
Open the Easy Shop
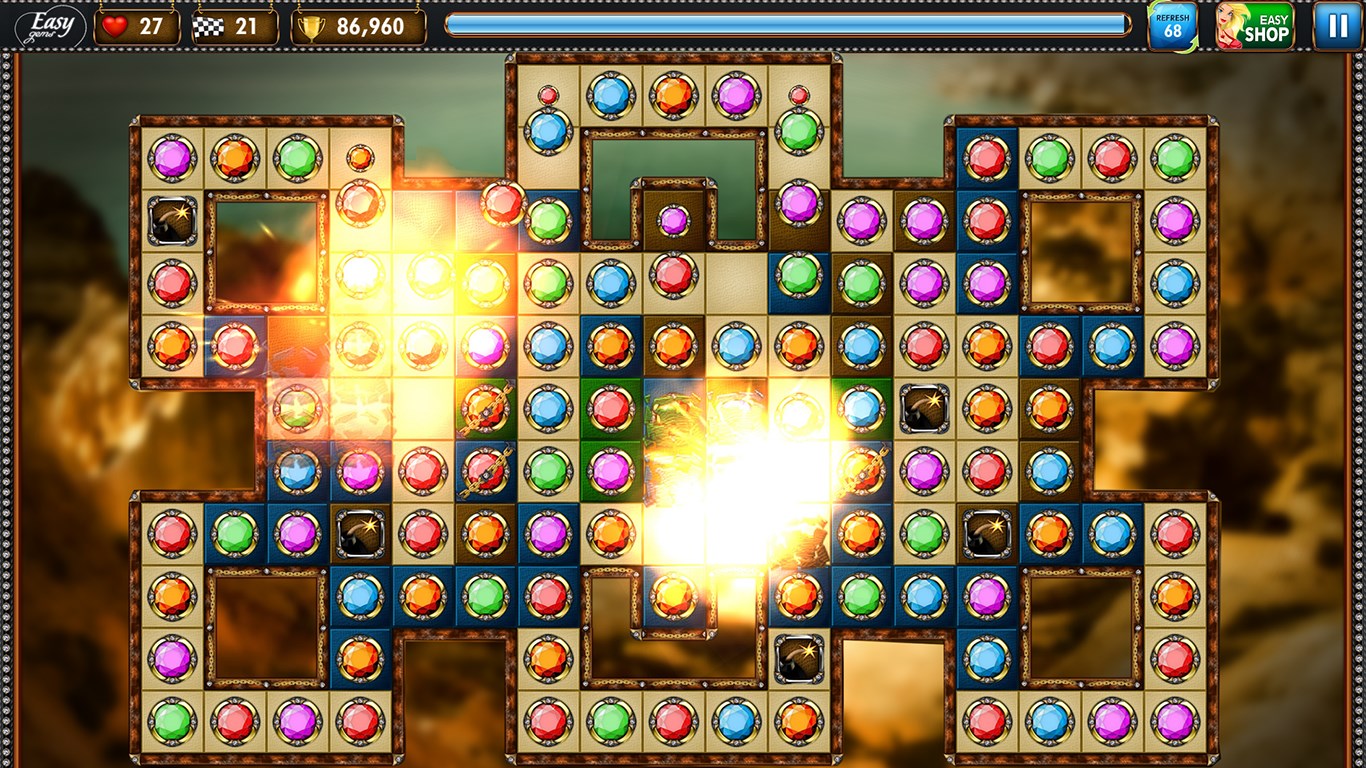click(x=1255, y=26)
